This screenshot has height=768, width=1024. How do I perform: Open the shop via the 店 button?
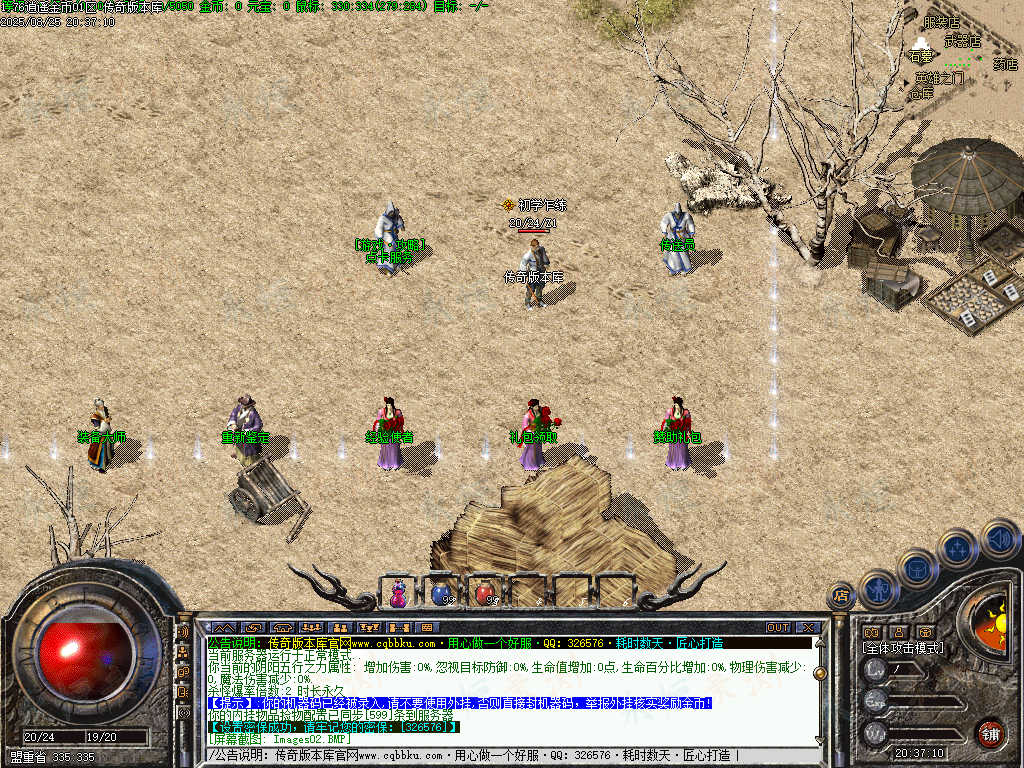coord(841,596)
